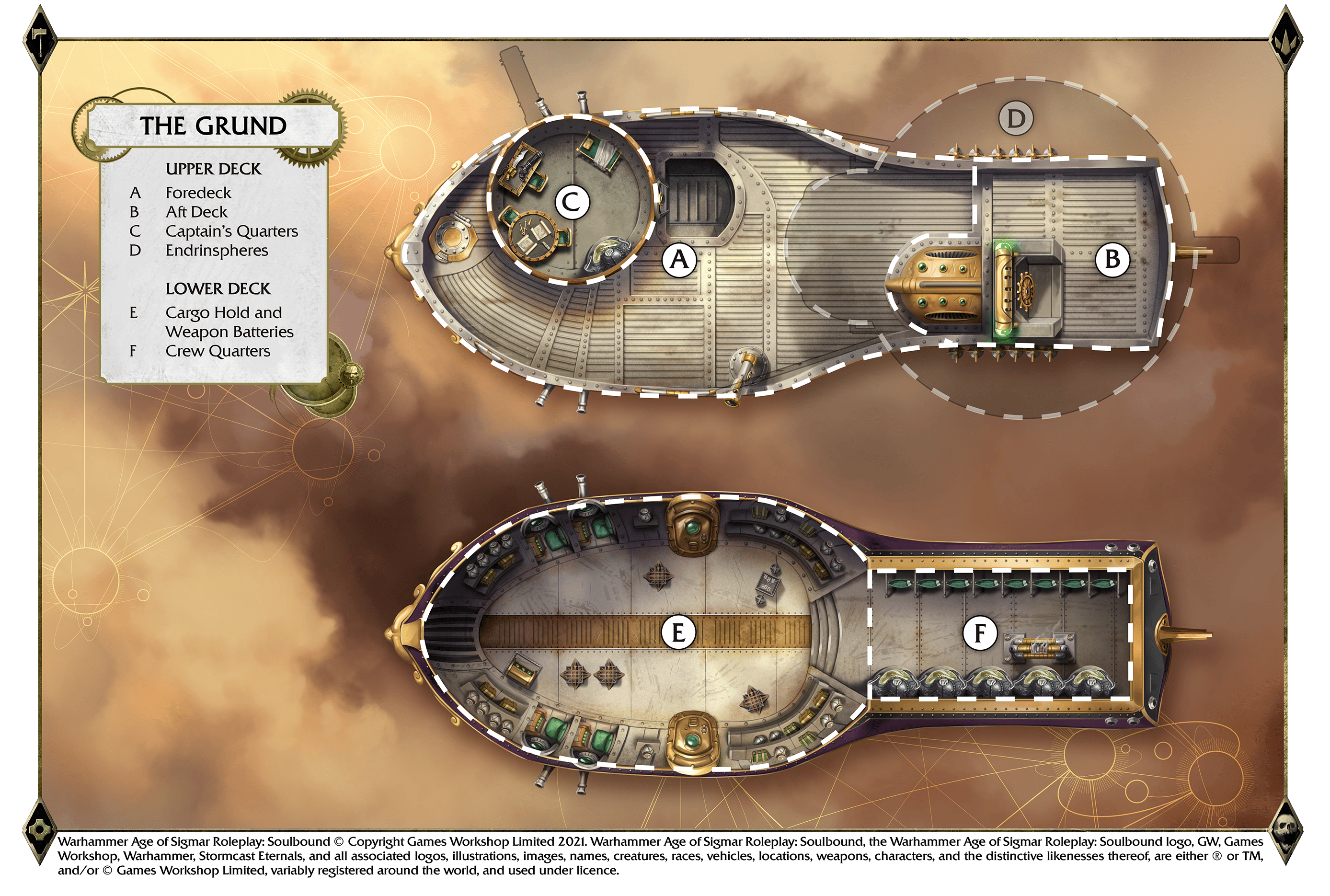This screenshot has width=1330, height=896.
Task: Select the Aft Deck legend entry
Action: tap(196, 212)
